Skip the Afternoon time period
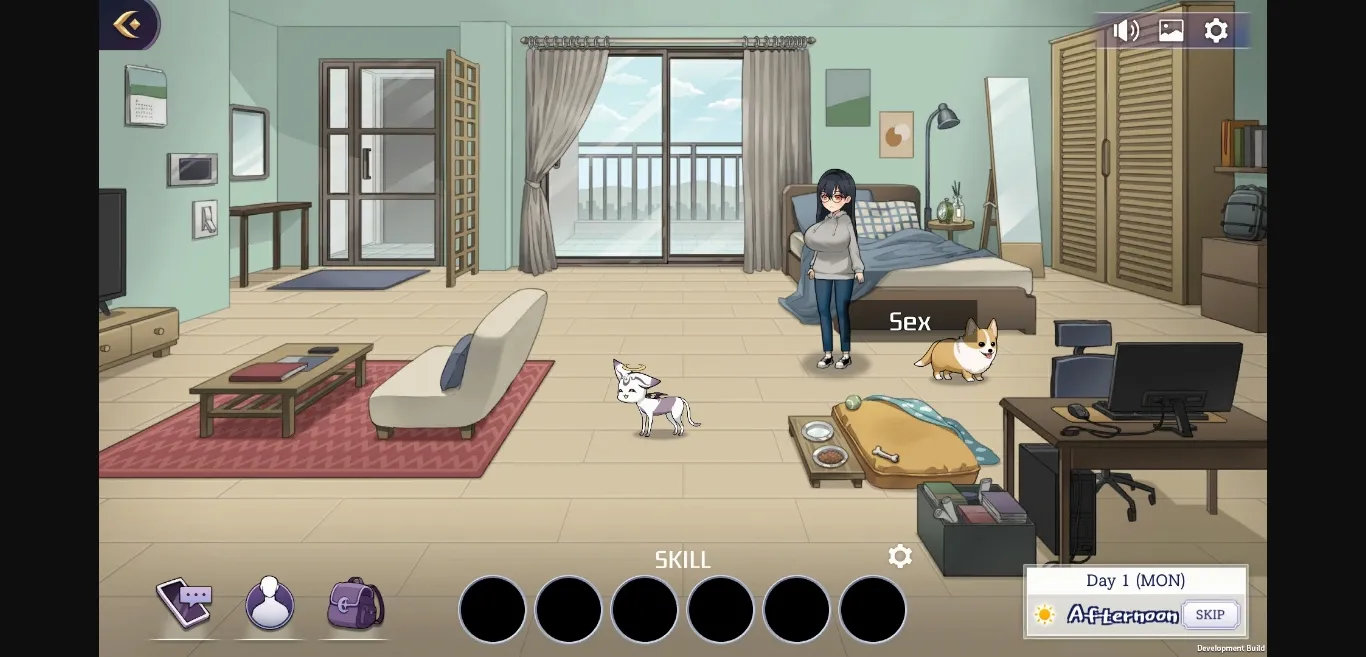The width and height of the screenshot is (1366, 657). pyautogui.click(x=1210, y=614)
